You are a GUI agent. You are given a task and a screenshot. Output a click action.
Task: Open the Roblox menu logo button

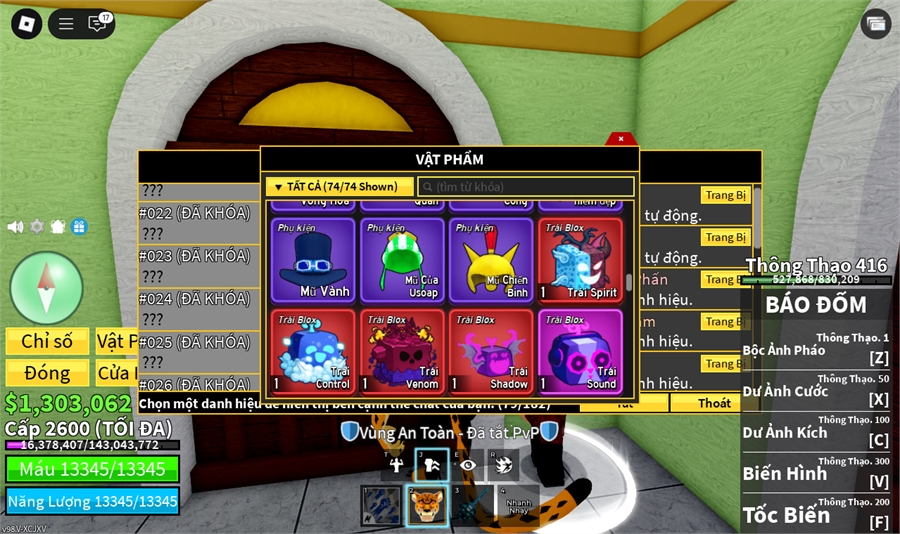(26, 24)
